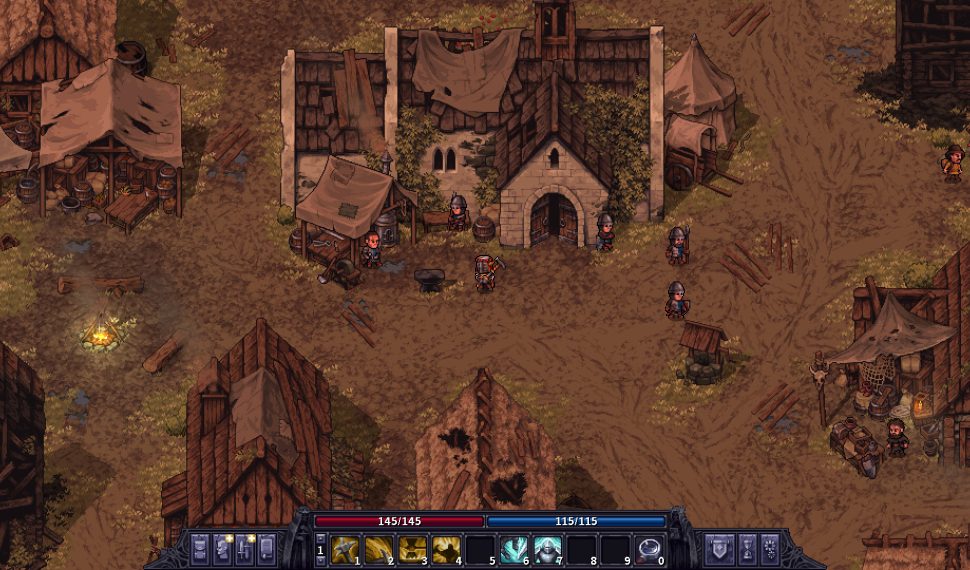
Task: Use the golden slash ability in slot 2
Action: 379,548
